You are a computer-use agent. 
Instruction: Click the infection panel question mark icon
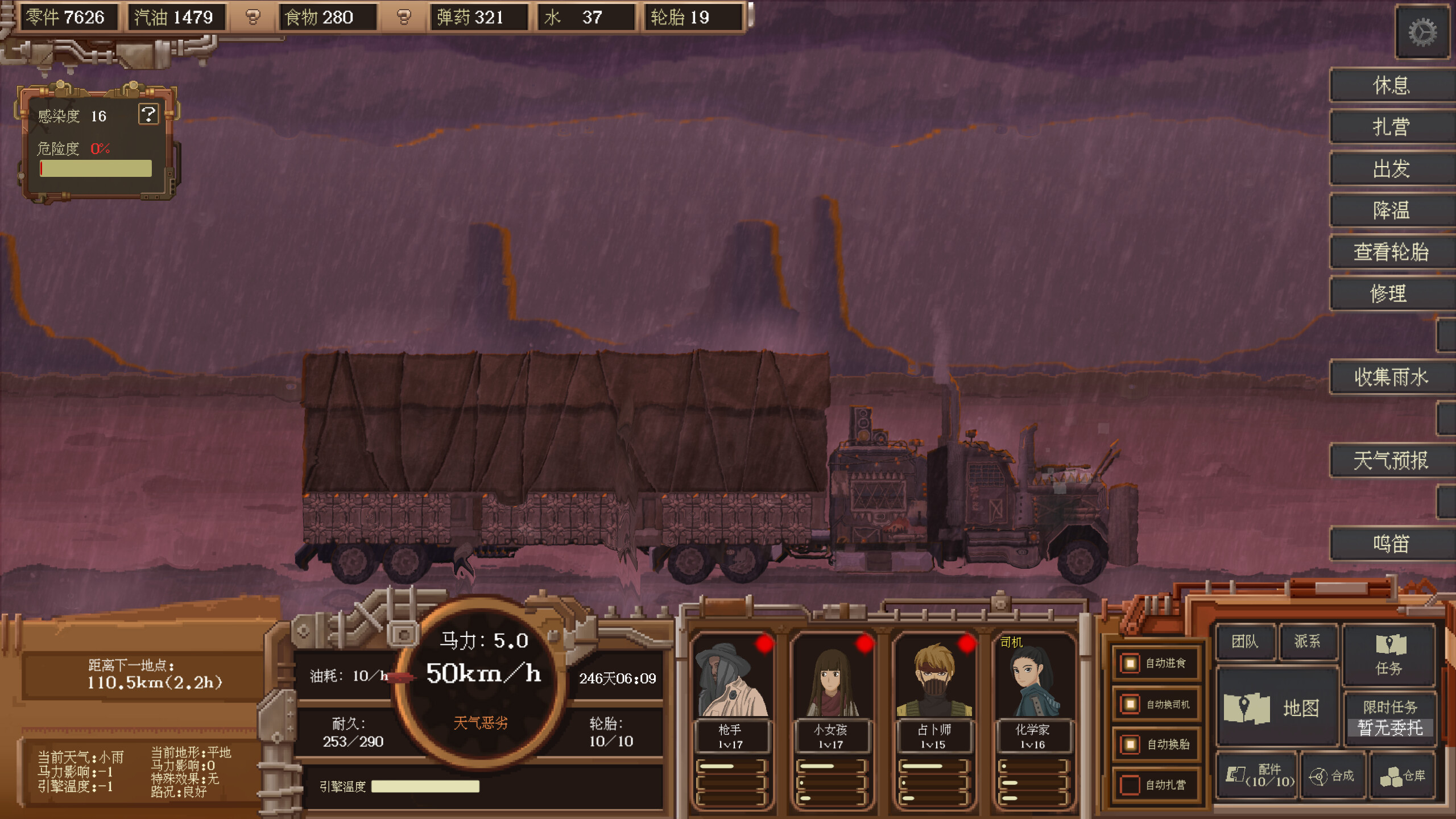tap(149, 115)
